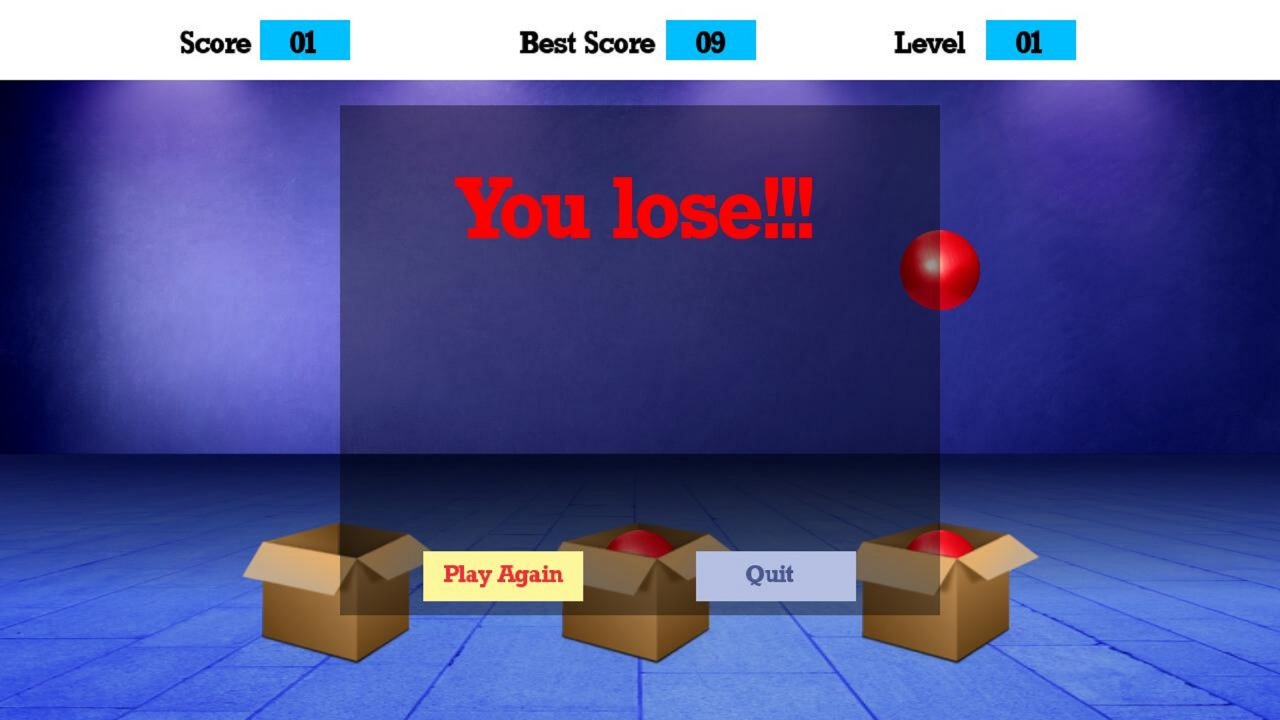Click the Level label text
1280x720 pixels.
(x=930, y=42)
